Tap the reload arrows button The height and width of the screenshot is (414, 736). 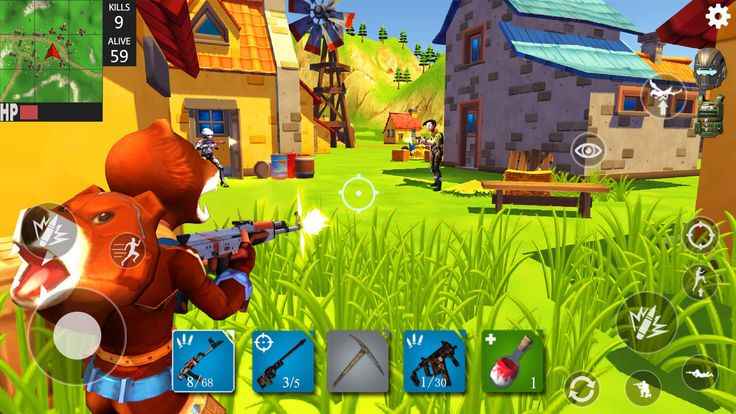581,387
